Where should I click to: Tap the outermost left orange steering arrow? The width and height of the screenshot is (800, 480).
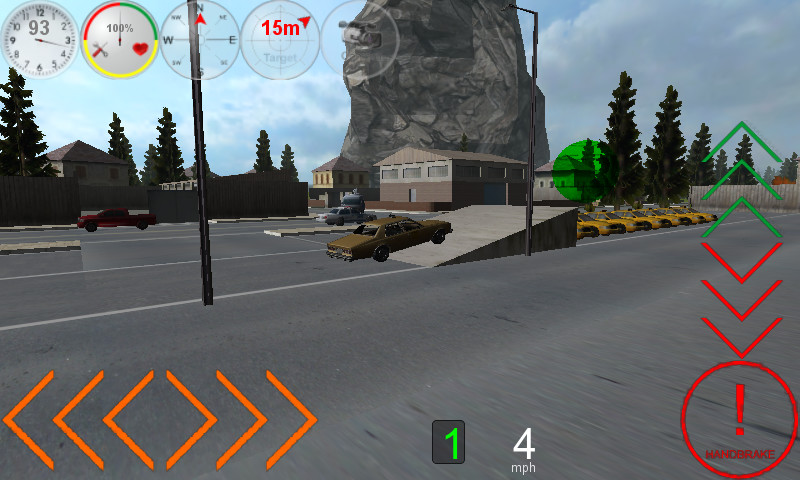(x=28, y=419)
